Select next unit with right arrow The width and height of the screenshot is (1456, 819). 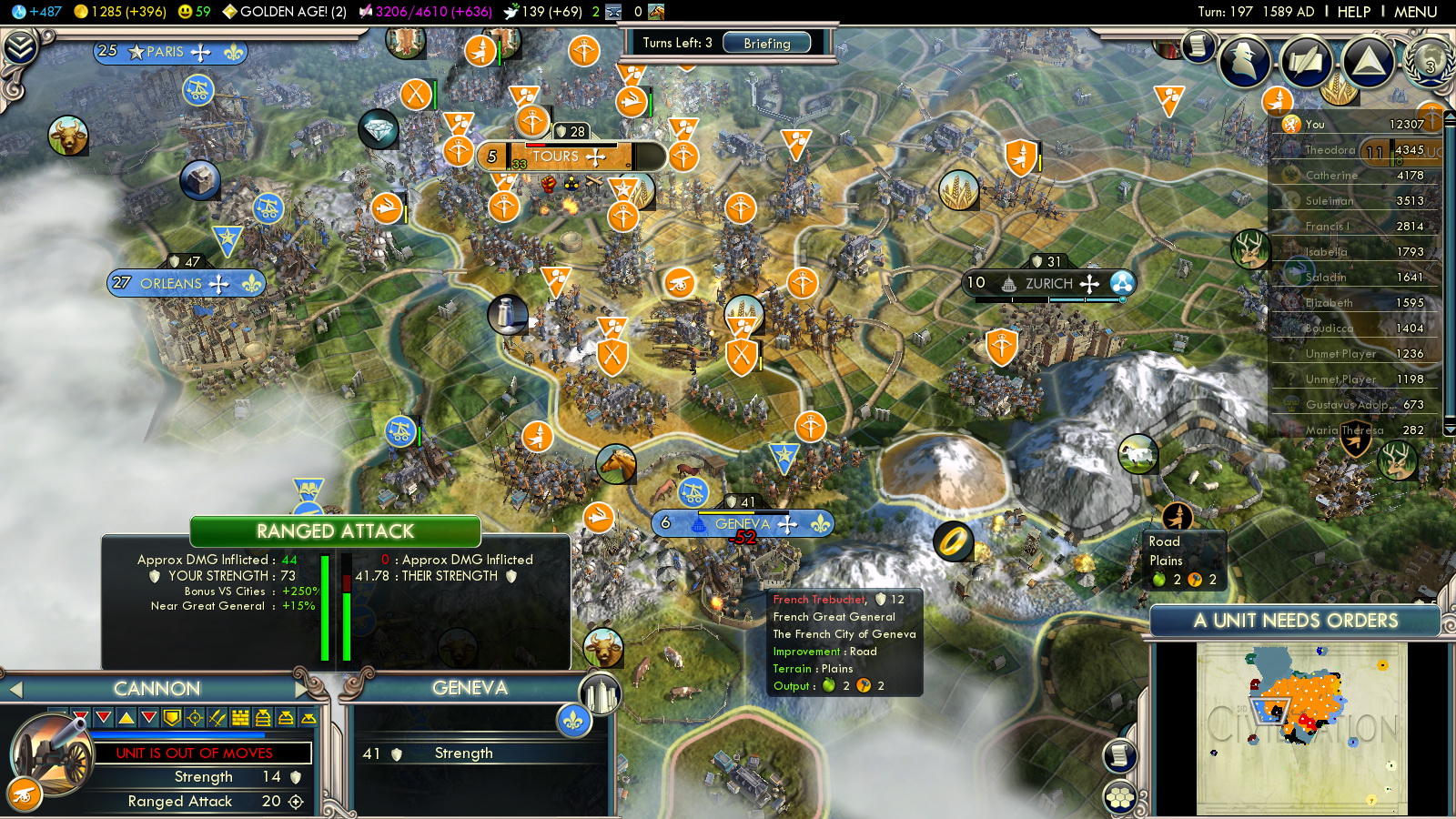pos(303,689)
